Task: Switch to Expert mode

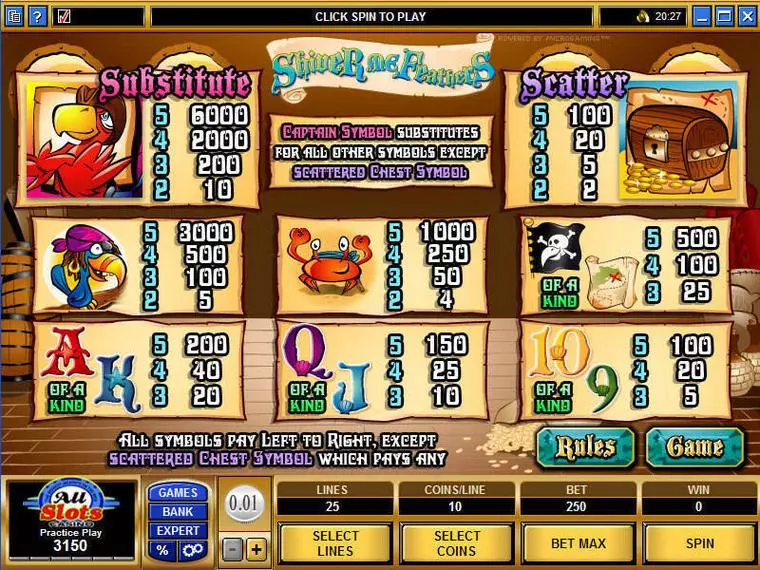Action: coord(178,530)
